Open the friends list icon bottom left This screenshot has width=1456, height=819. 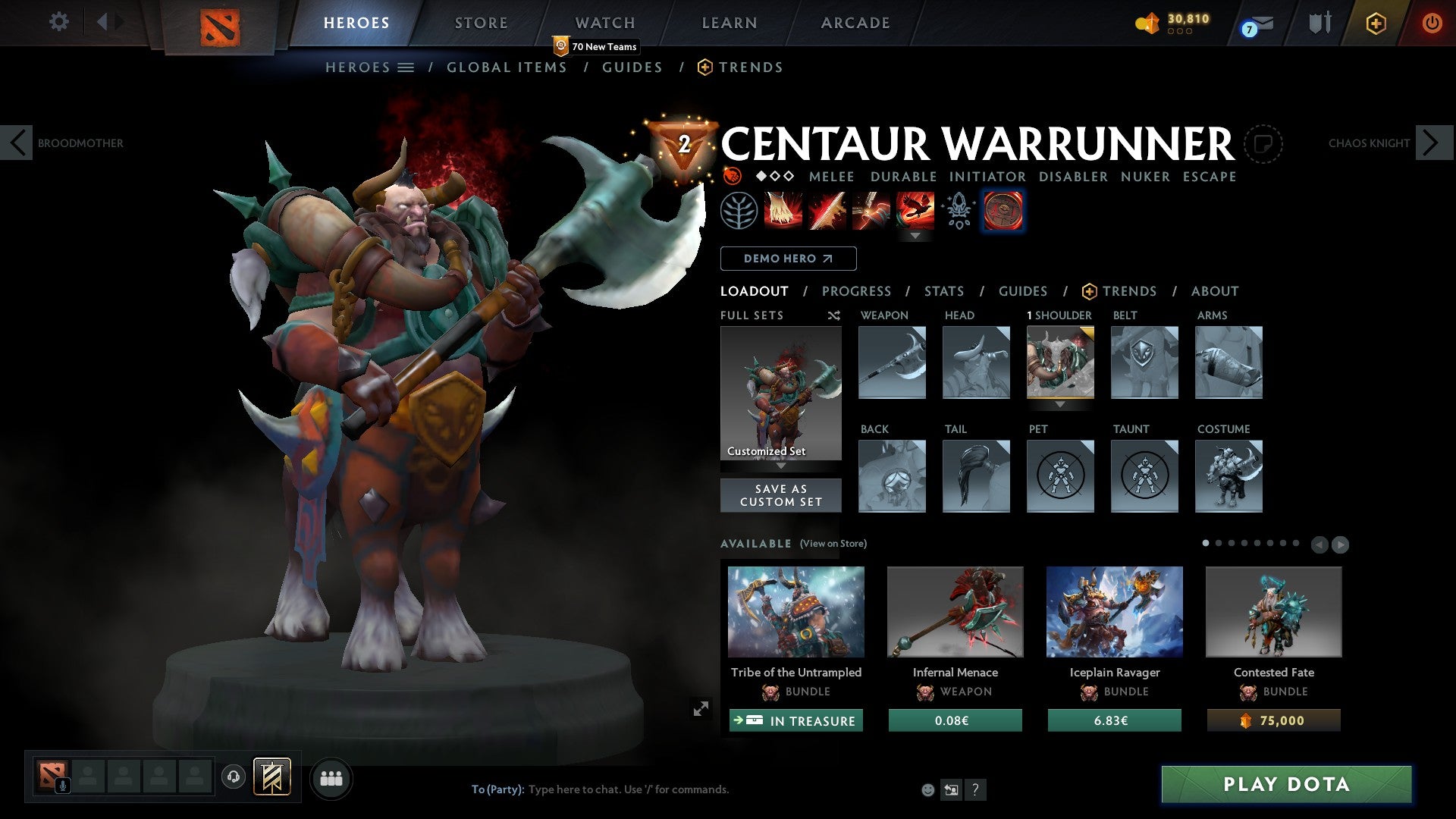330,778
